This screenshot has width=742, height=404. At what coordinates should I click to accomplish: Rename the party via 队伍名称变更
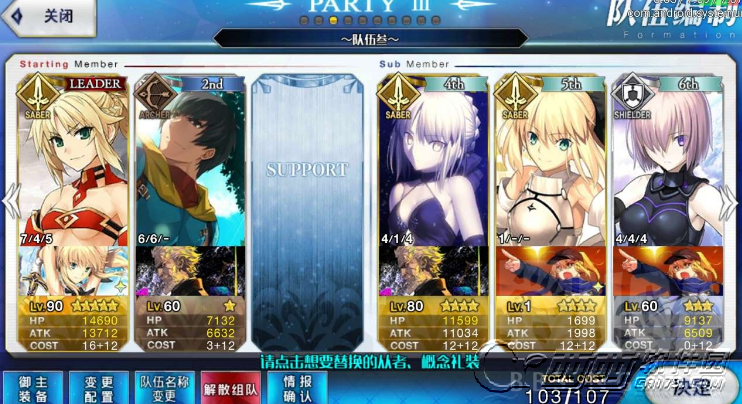[x=164, y=386]
